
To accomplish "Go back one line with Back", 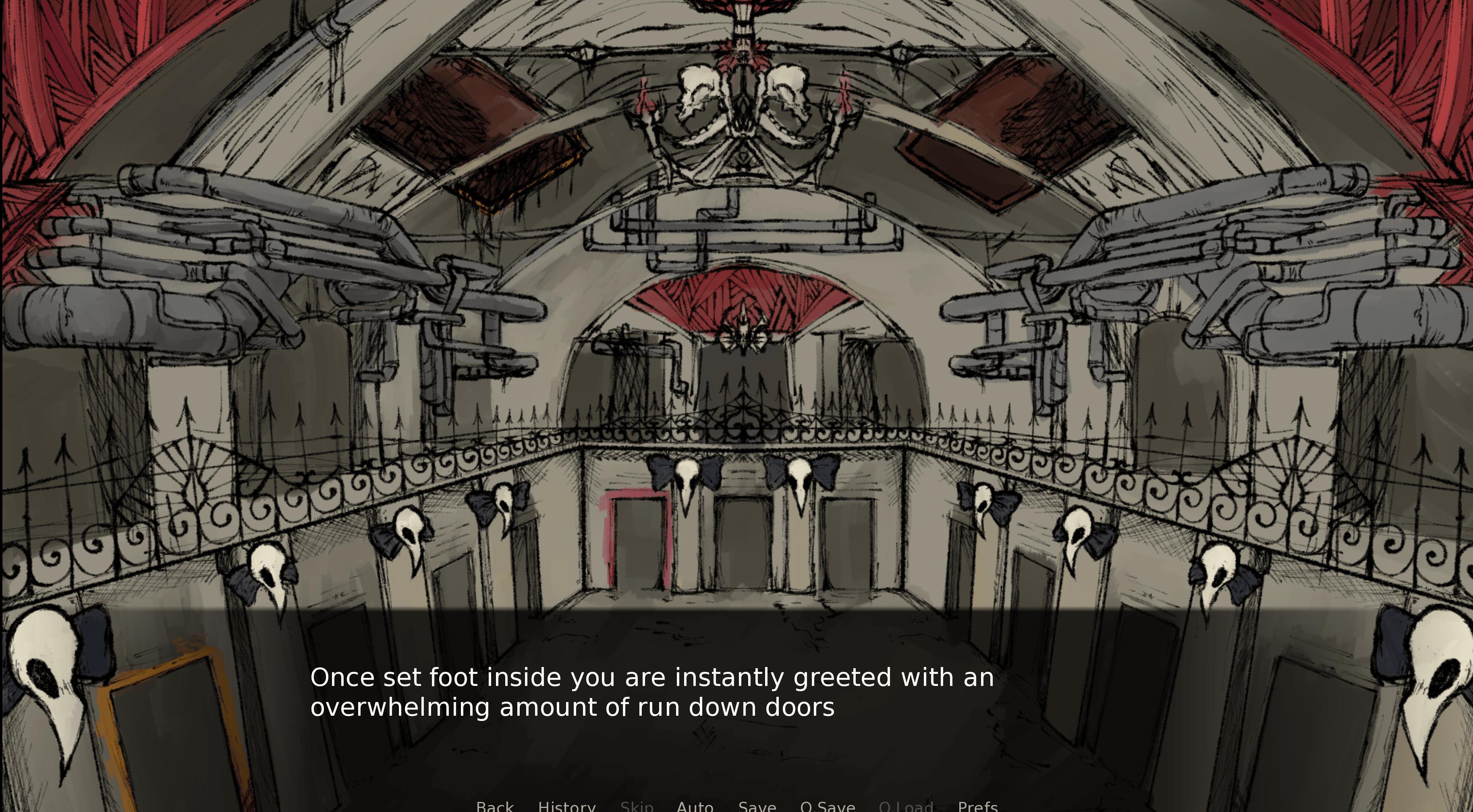I will point(495,806).
